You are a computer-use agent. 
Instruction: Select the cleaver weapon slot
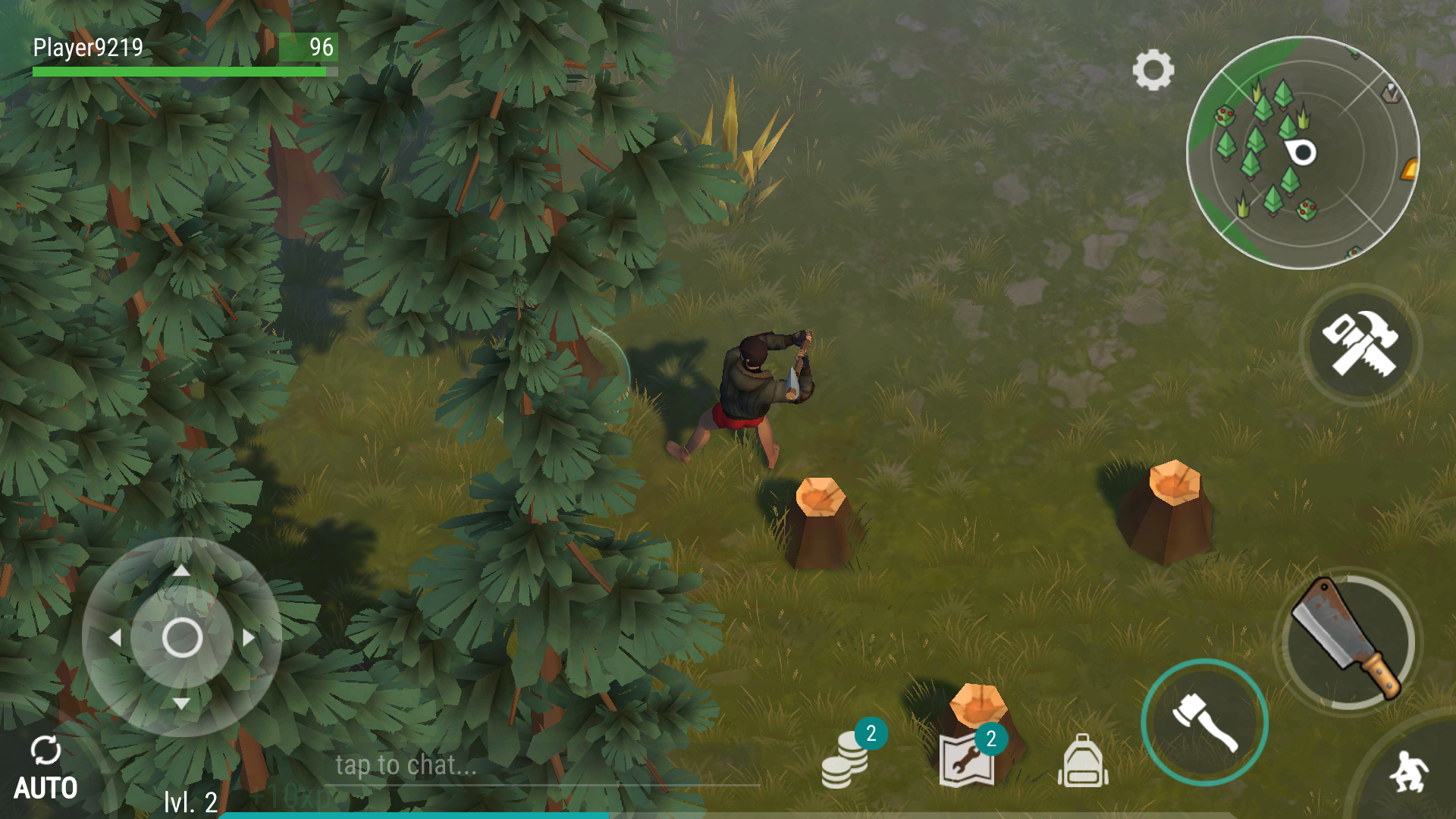click(1348, 641)
